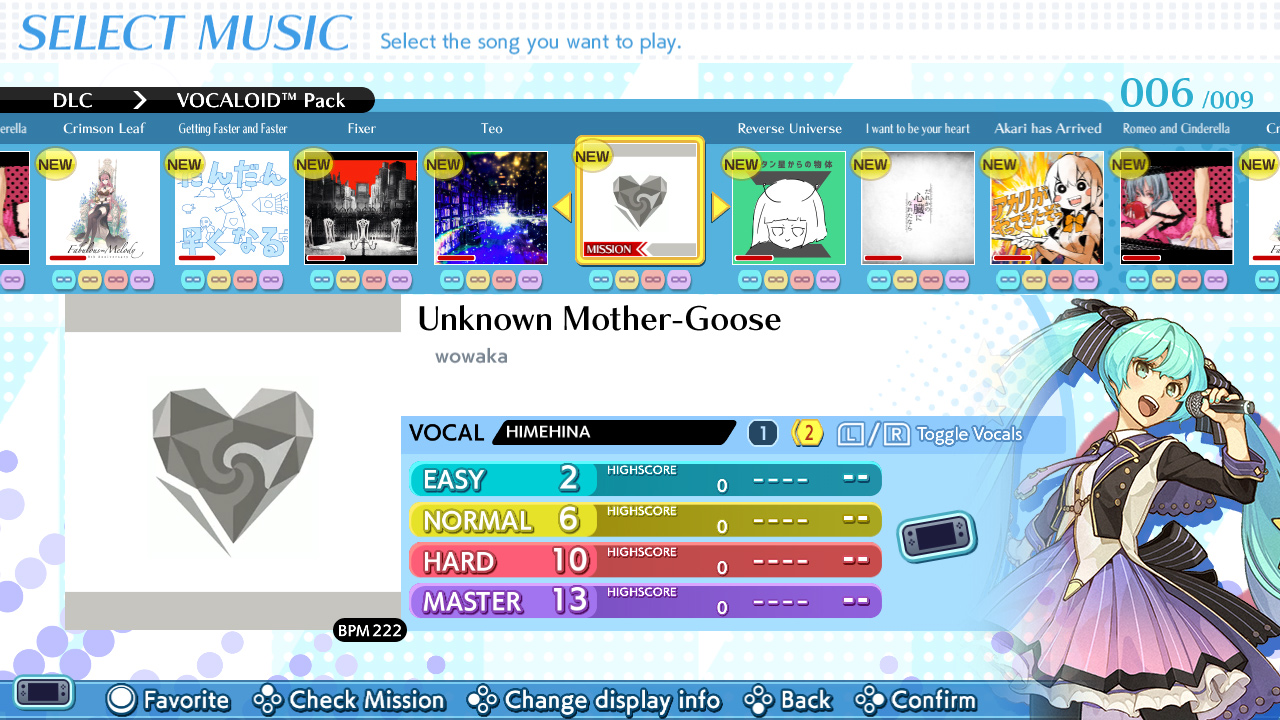The height and width of the screenshot is (720, 1280).
Task: Click the MISSION banner on the selected song
Action: coord(609,249)
